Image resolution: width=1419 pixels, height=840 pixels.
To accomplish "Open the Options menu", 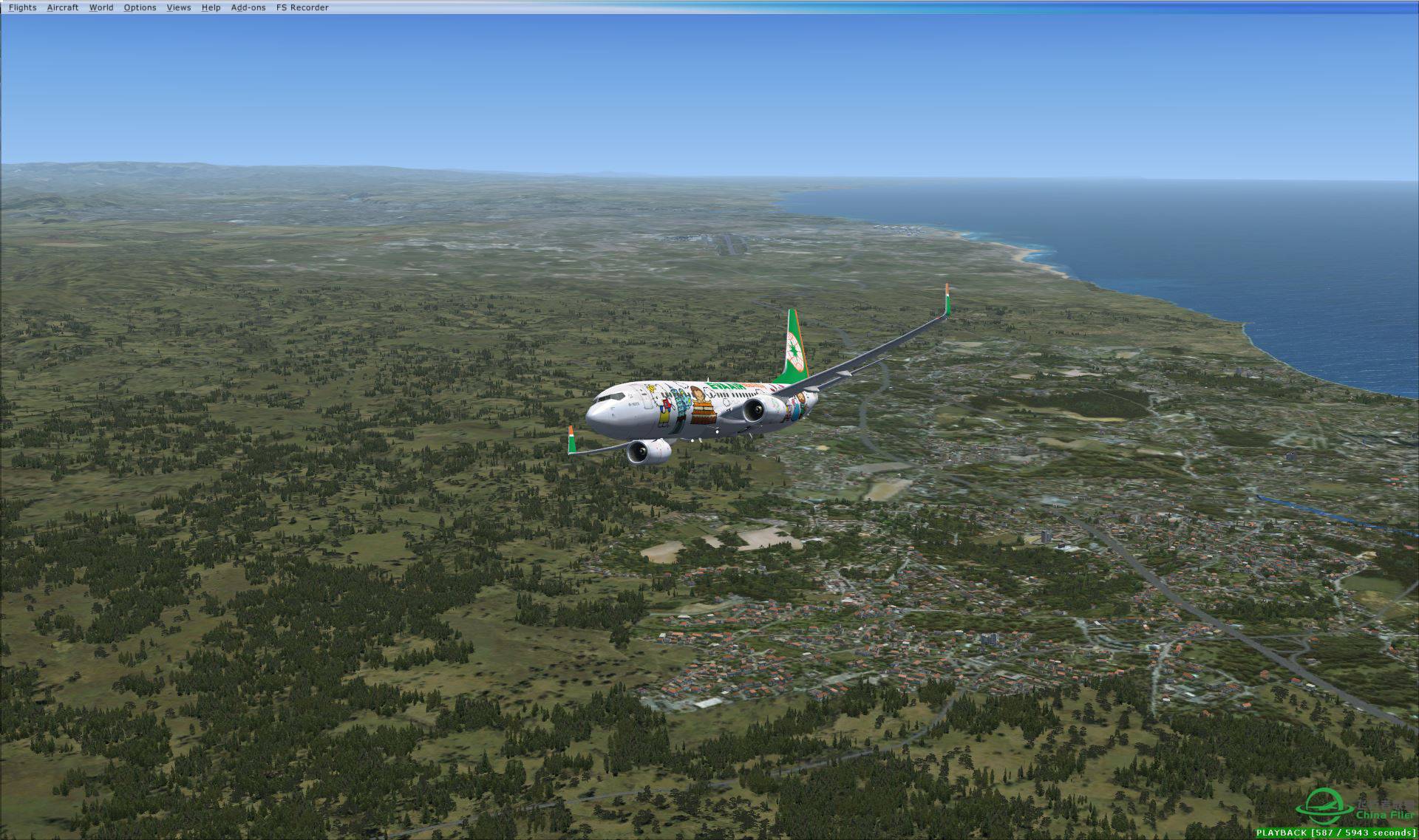I will coord(140,7).
